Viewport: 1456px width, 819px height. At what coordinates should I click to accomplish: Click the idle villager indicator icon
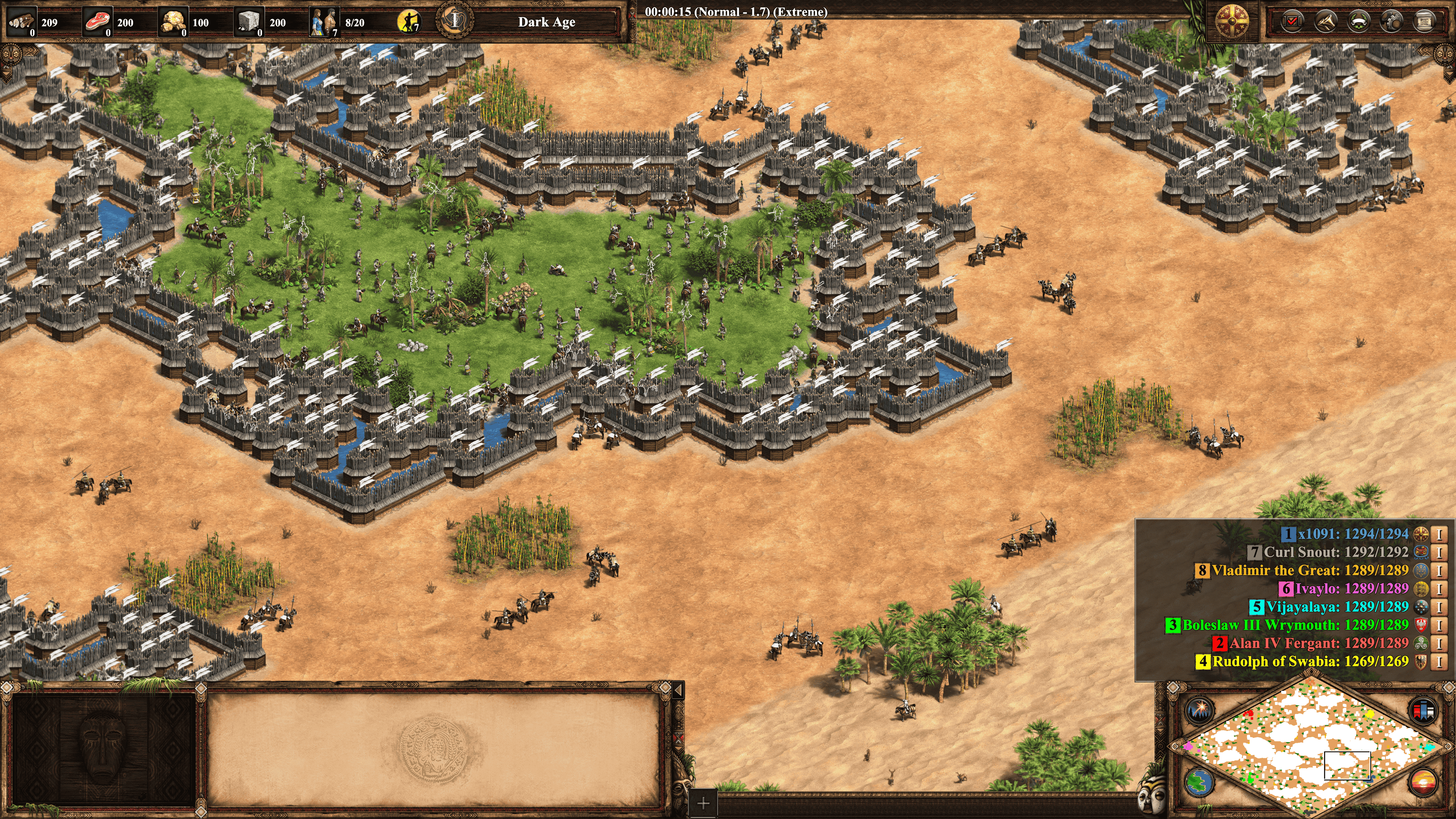coord(408,22)
